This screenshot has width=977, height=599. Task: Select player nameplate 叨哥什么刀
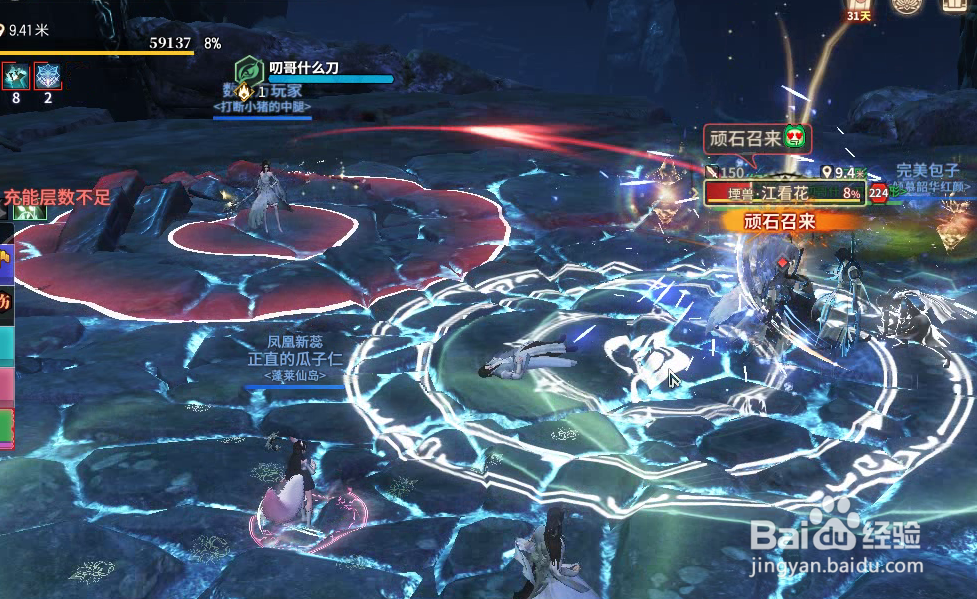pyautogui.click(x=304, y=68)
